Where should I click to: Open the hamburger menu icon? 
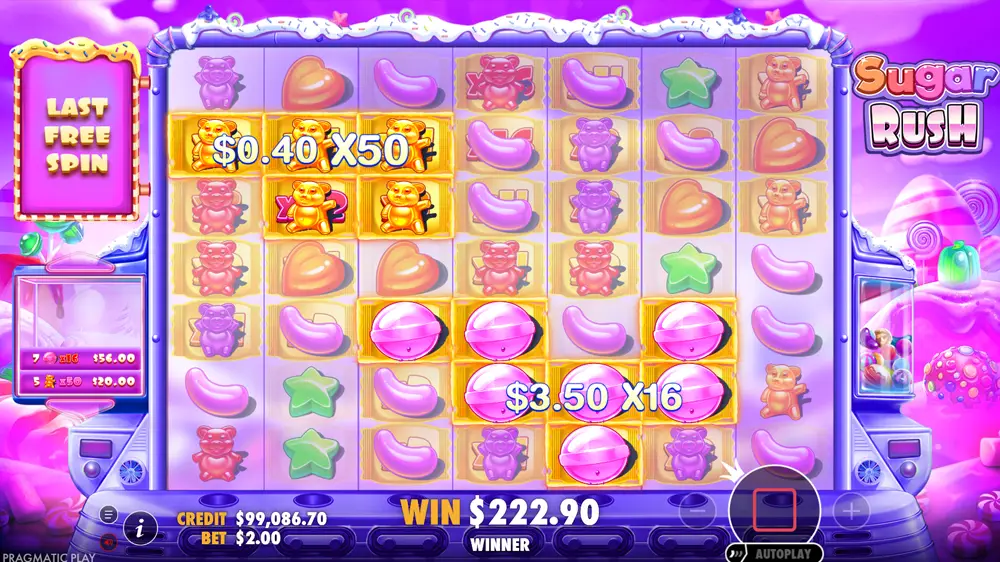108,514
